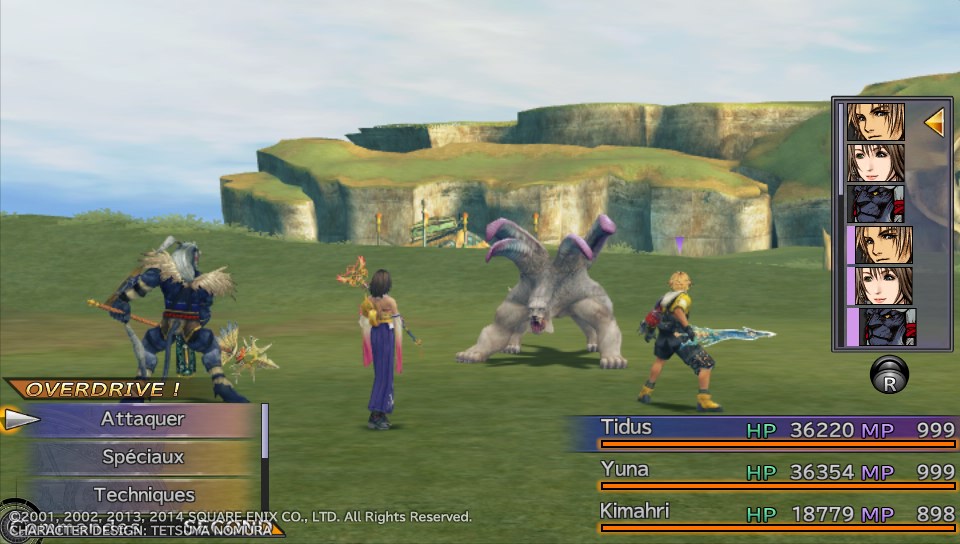This screenshot has width=960, height=544.
Task: Select the Attaquer command
Action: pos(142,420)
